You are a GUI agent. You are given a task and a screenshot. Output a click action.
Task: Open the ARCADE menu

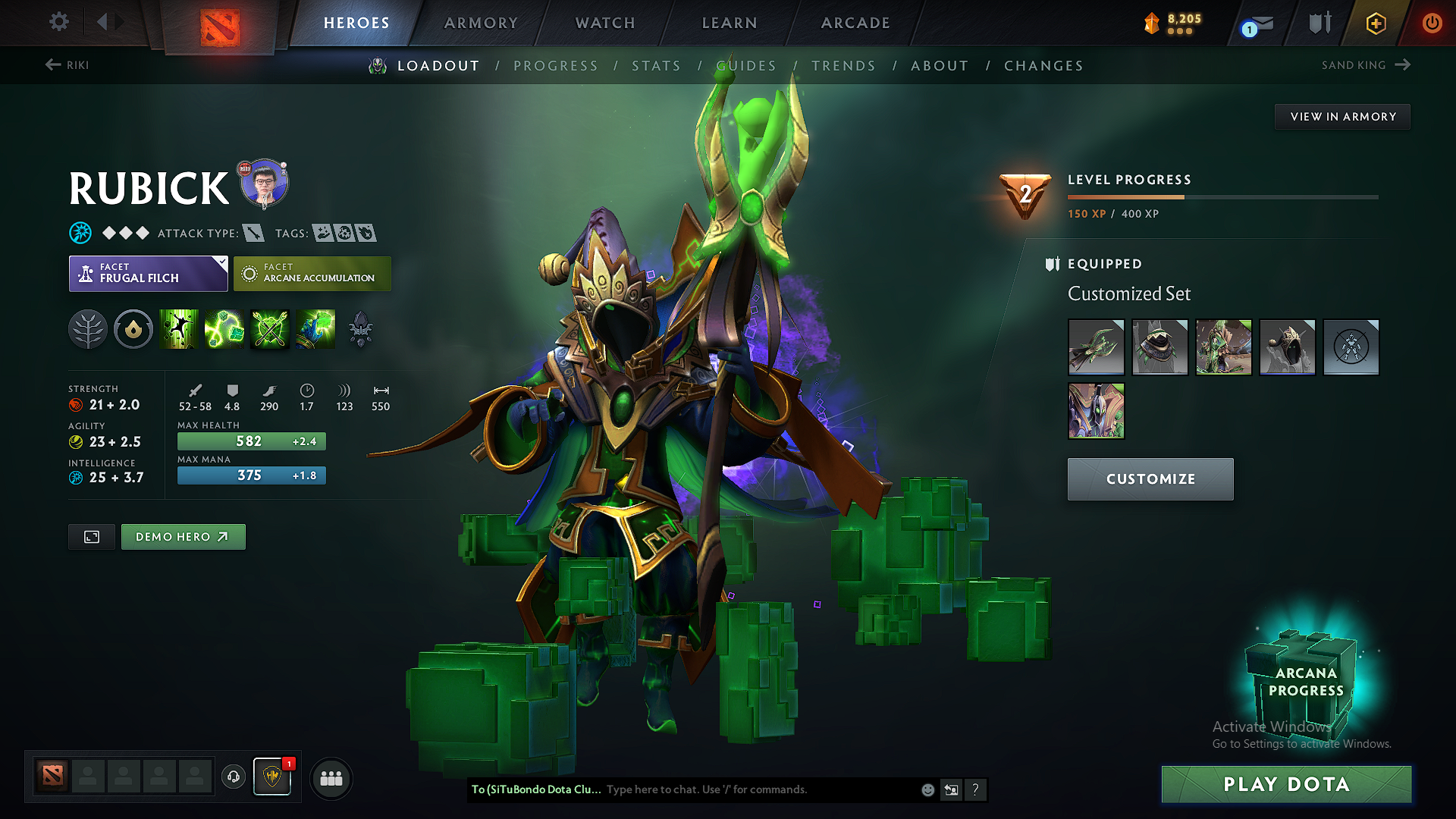coord(855,23)
